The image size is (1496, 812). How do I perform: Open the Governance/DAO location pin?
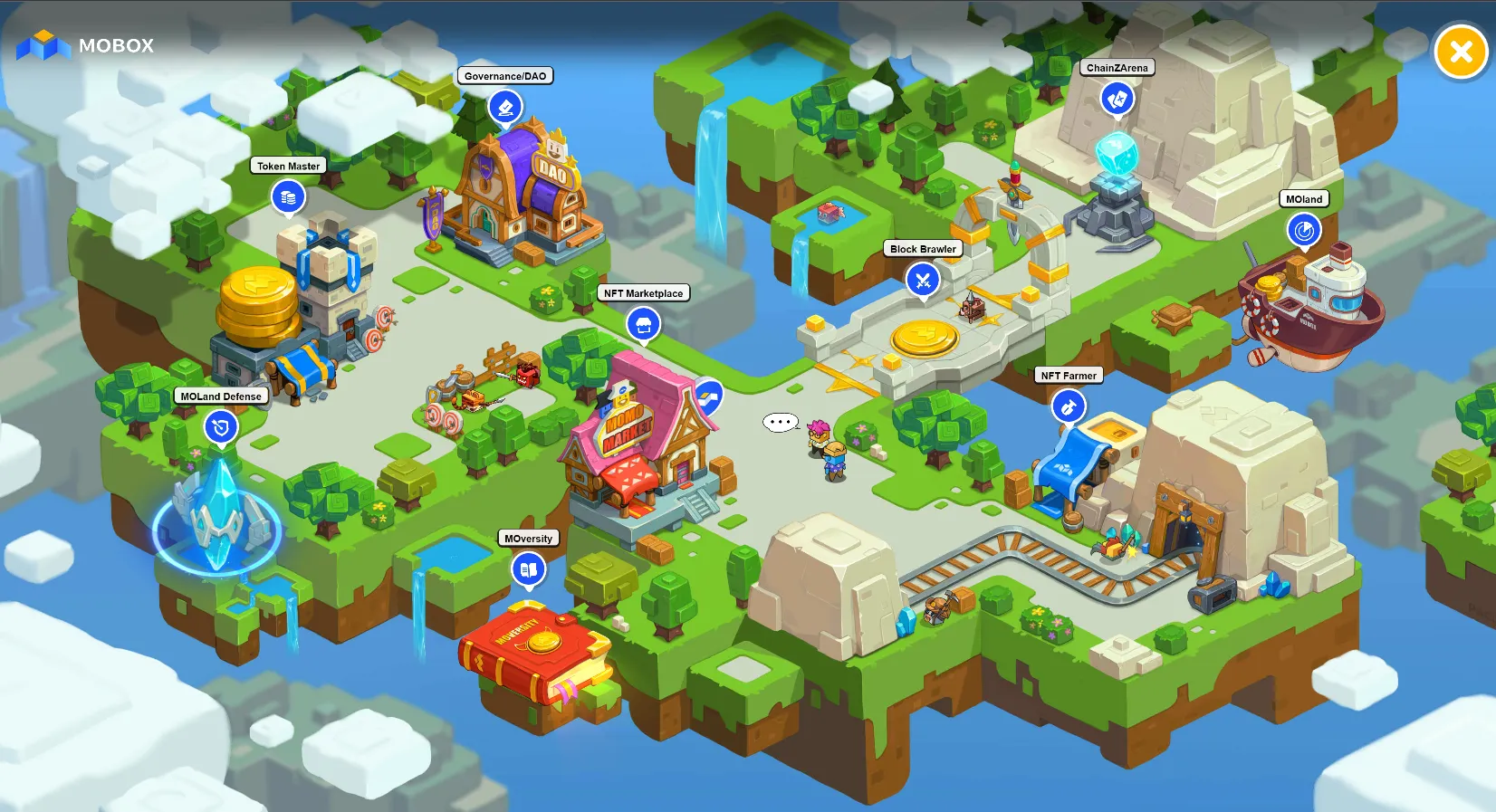504,106
